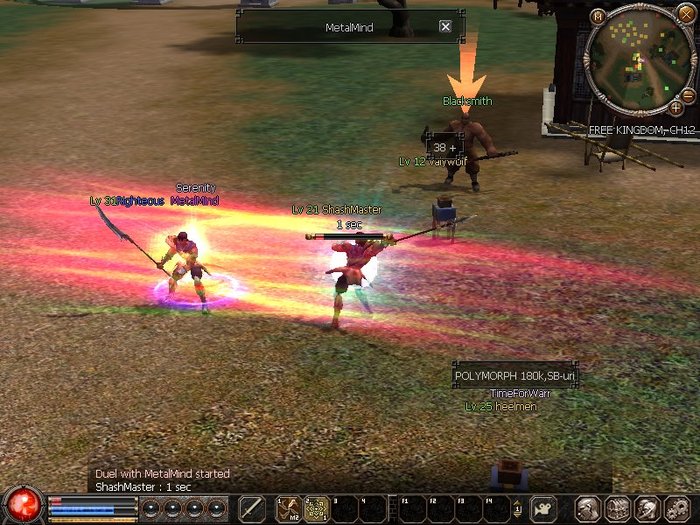
Task: Close the MetalMind target window
Action: (x=445, y=27)
